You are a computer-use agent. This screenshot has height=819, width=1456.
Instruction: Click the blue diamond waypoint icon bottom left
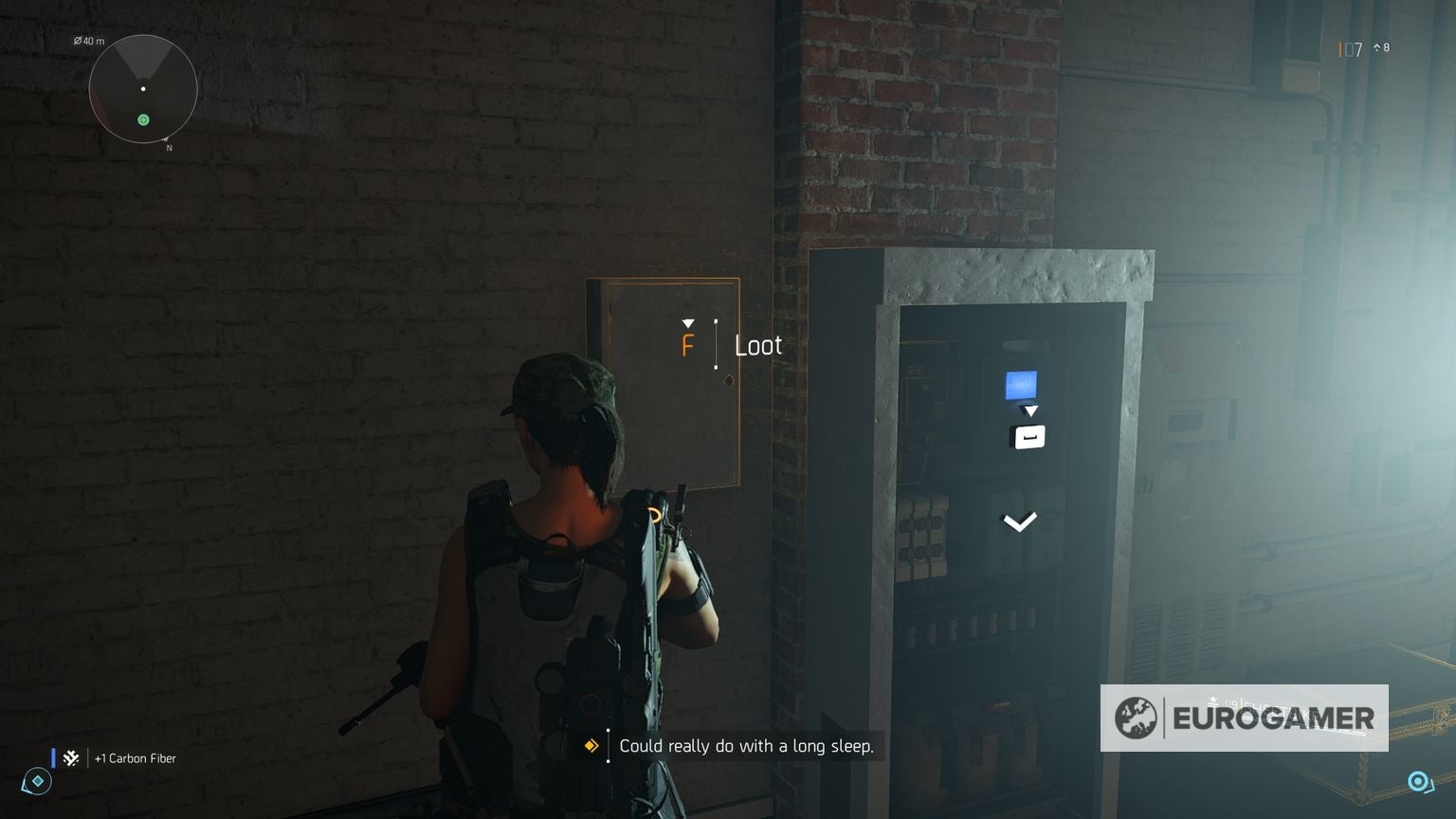click(x=35, y=781)
